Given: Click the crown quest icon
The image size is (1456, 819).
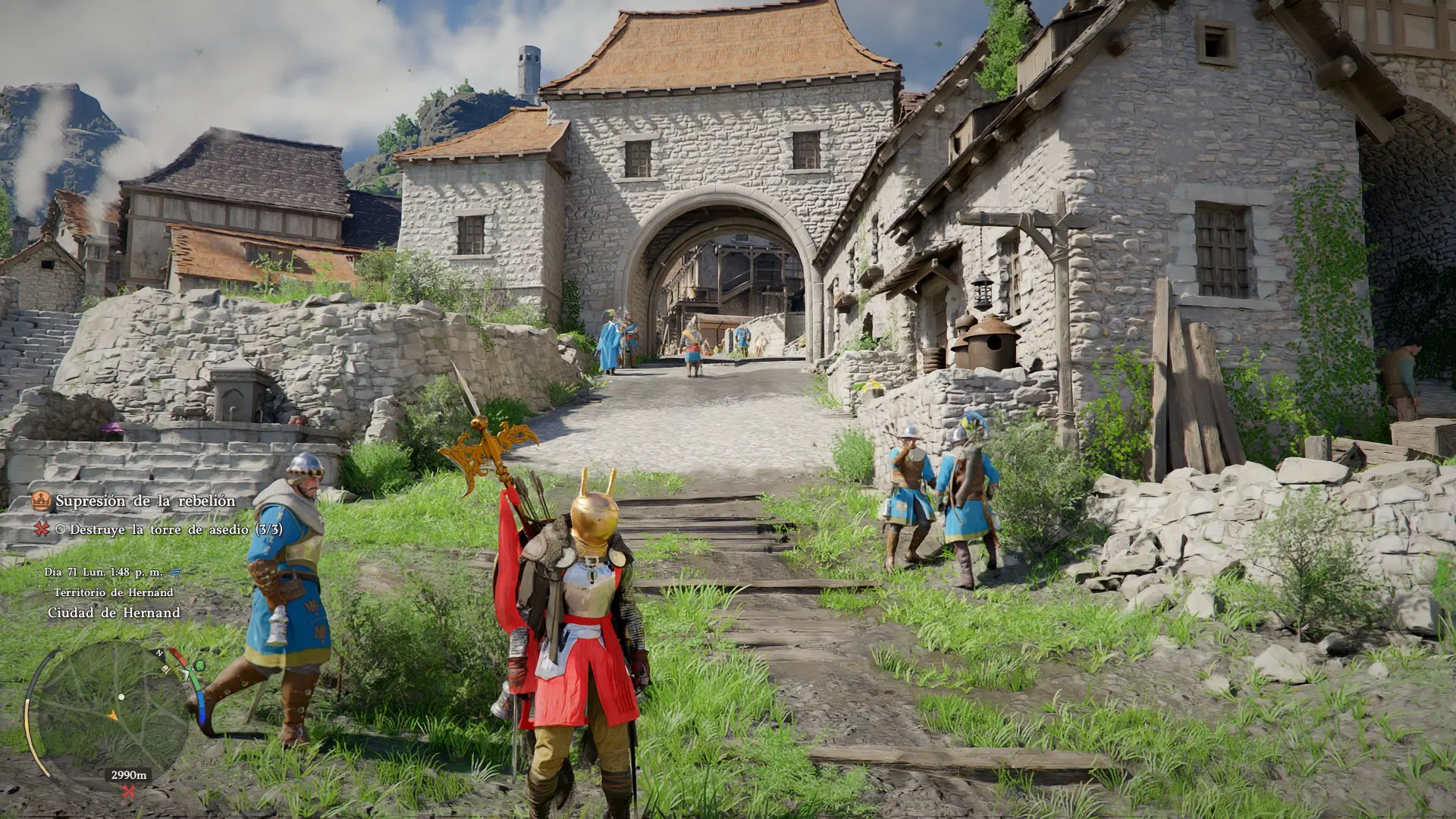Looking at the screenshot, I should click(41, 500).
